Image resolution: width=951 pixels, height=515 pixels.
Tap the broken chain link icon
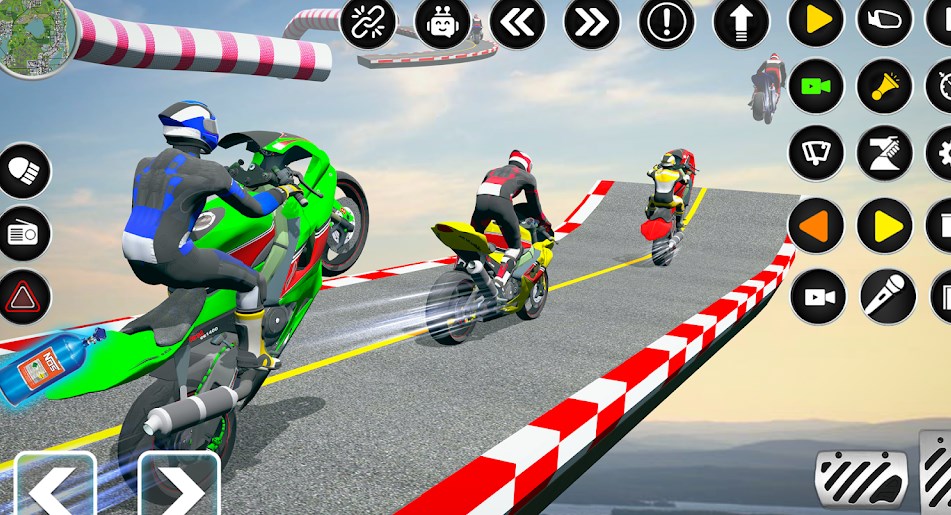367,22
